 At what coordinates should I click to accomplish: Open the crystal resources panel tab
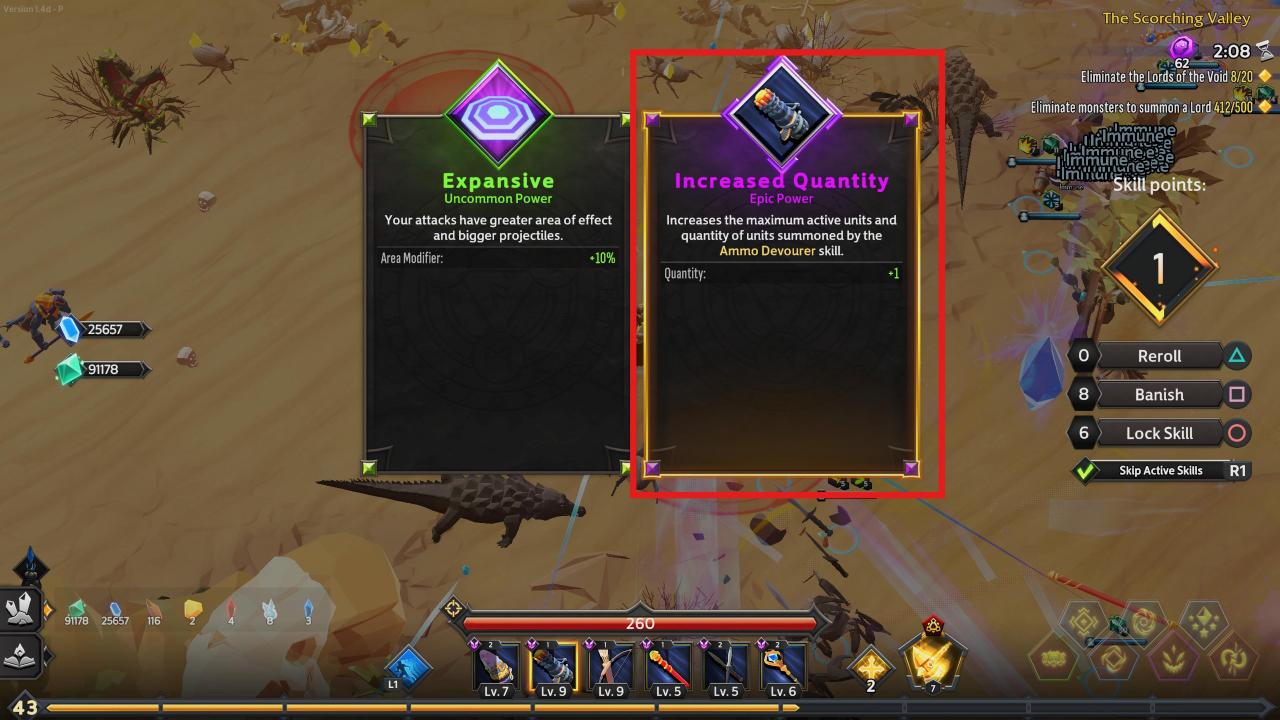tap(22, 609)
